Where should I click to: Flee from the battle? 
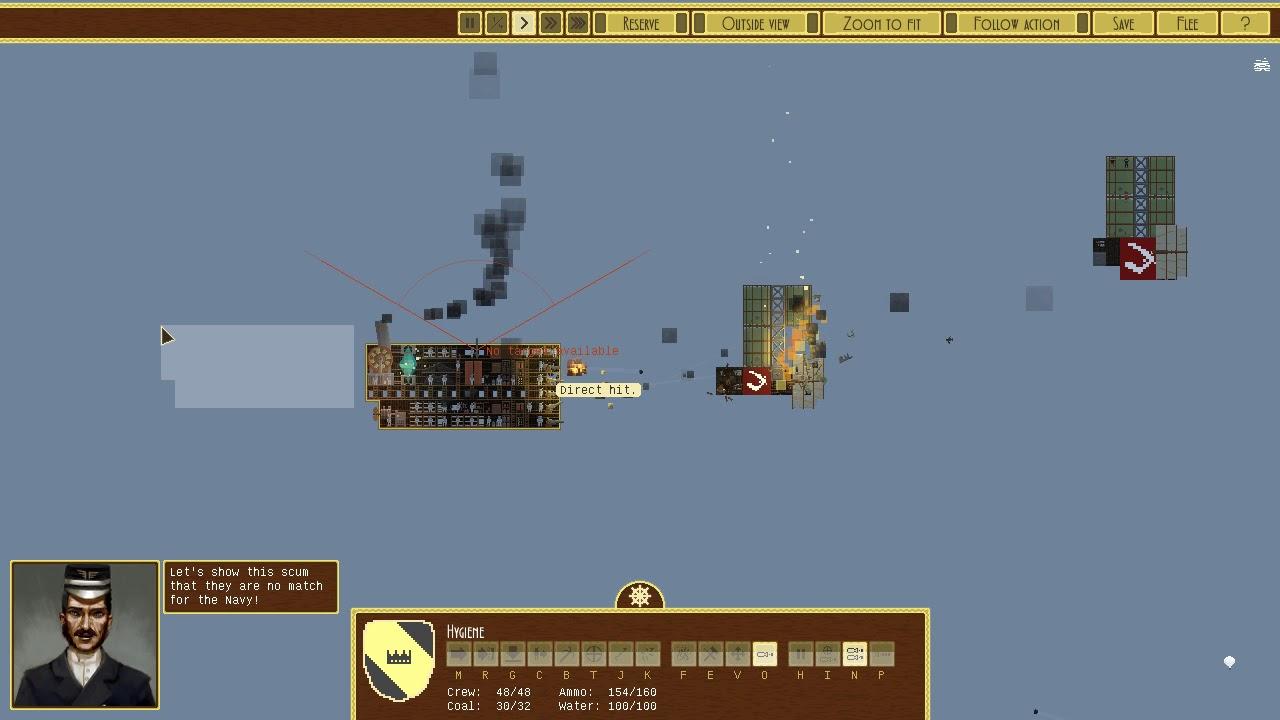[1187, 23]
